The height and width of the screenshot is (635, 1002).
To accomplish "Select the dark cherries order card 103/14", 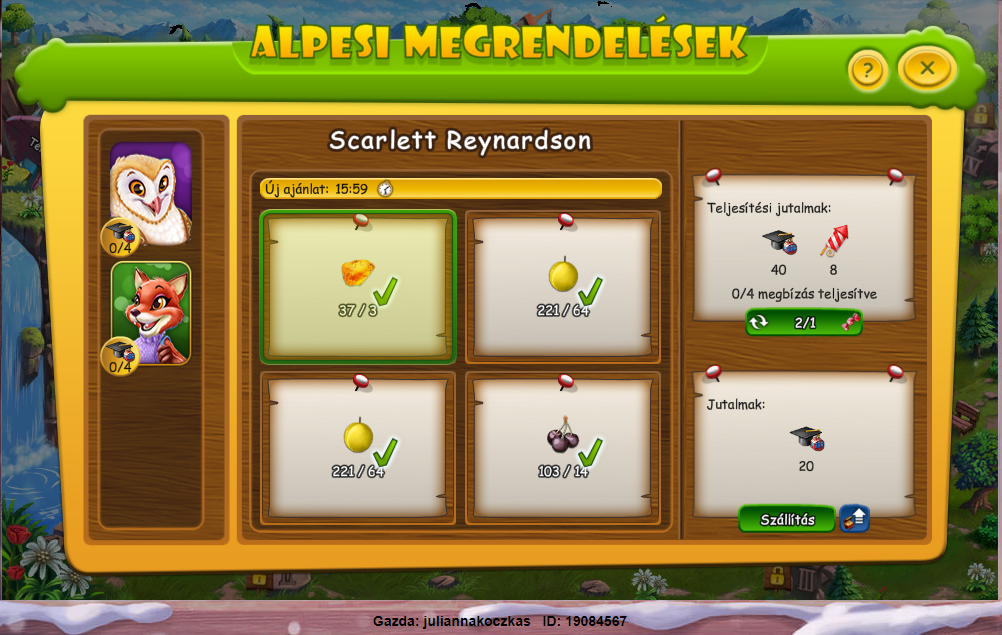I will 563,449.
